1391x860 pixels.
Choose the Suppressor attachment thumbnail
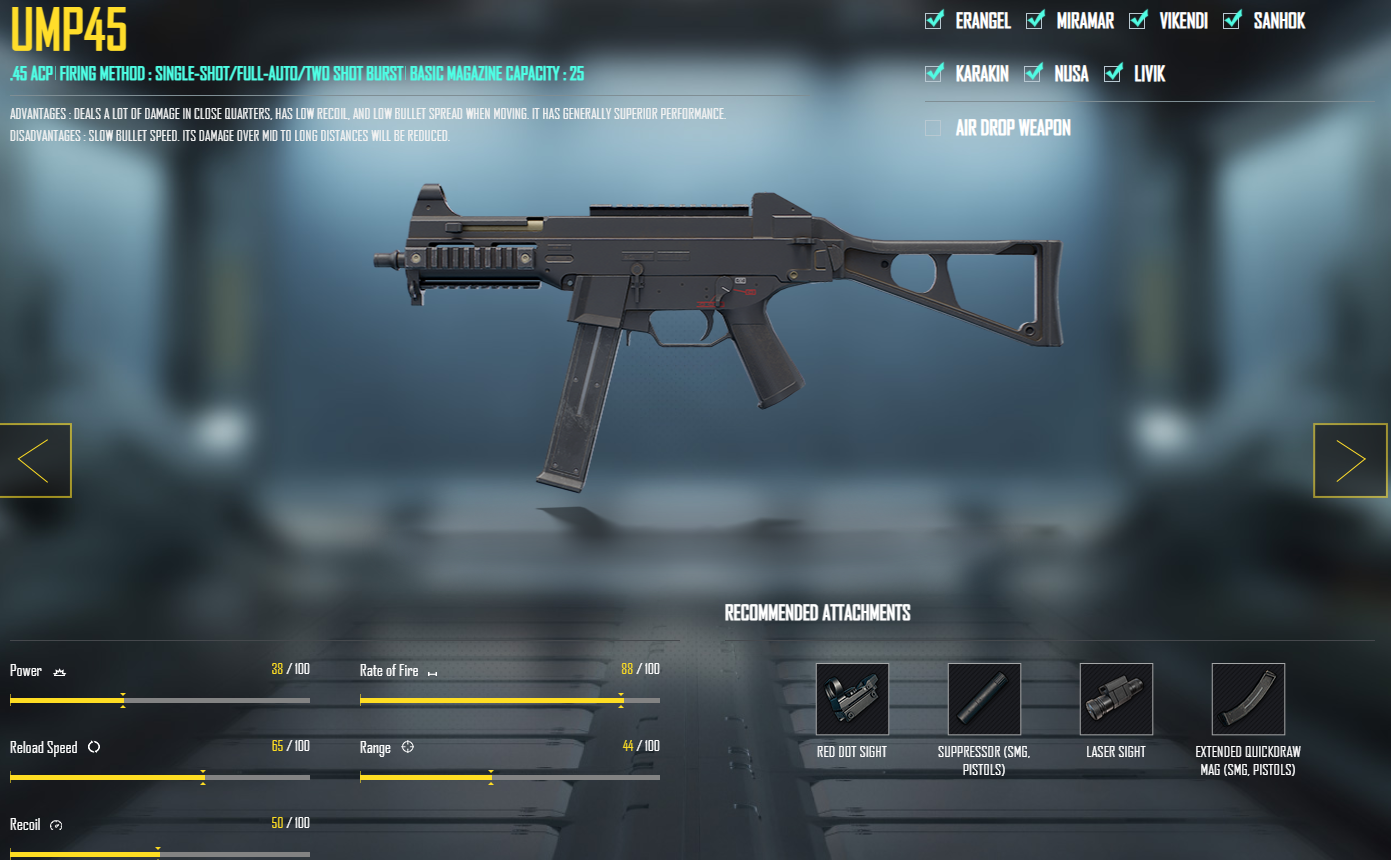(984, 699)
